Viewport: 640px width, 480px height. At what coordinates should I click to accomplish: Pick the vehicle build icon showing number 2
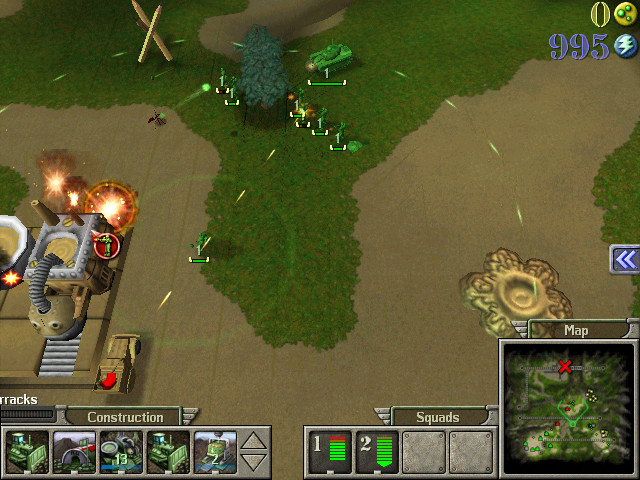coord(215,451)
